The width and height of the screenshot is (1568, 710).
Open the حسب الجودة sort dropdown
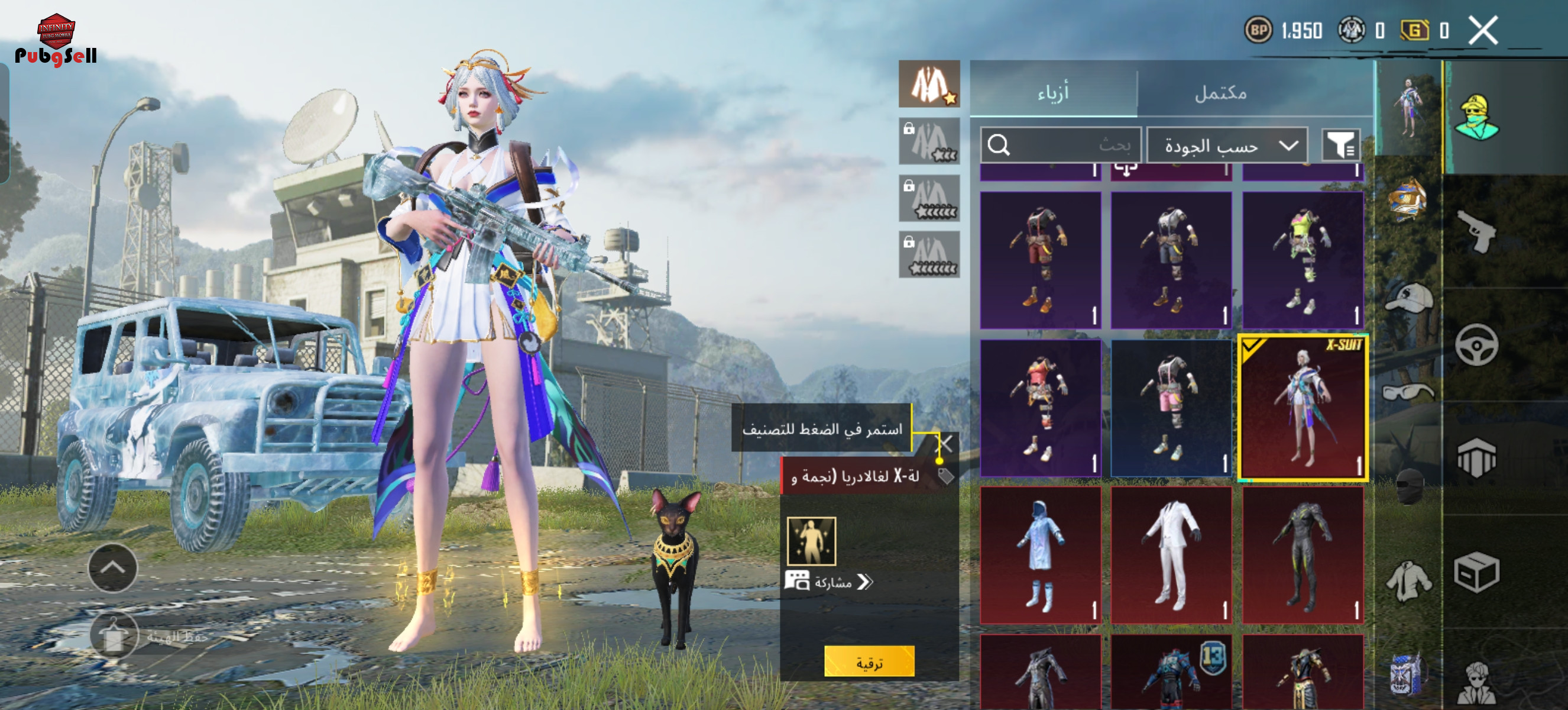click(1227, 146)
